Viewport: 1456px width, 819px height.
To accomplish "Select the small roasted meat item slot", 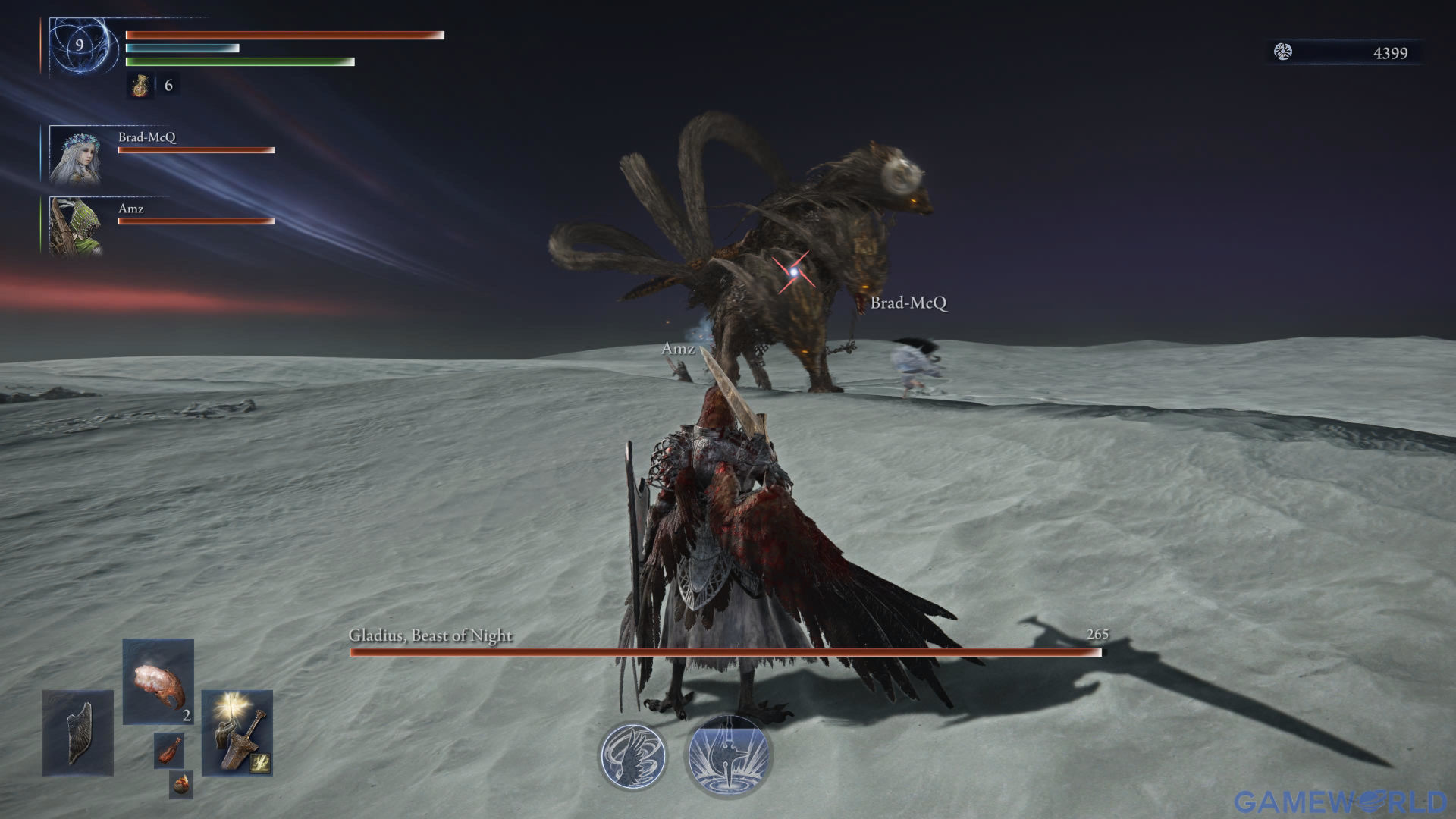I will pyautogui.click(x=169, y=750).
